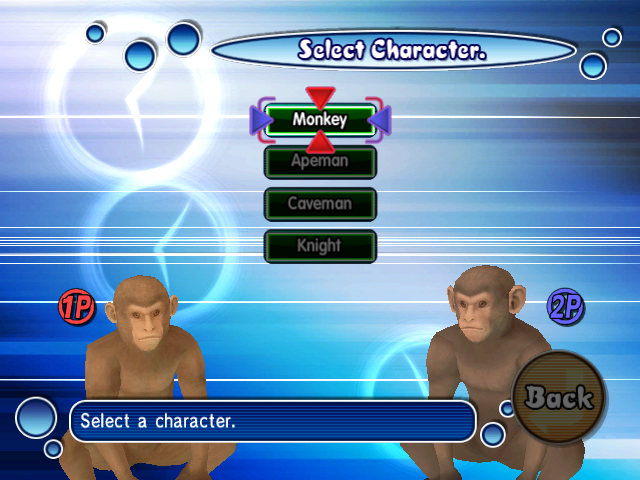Click the blue right arrow beside Monkey
Screen dimensions: 640x480
380,120
